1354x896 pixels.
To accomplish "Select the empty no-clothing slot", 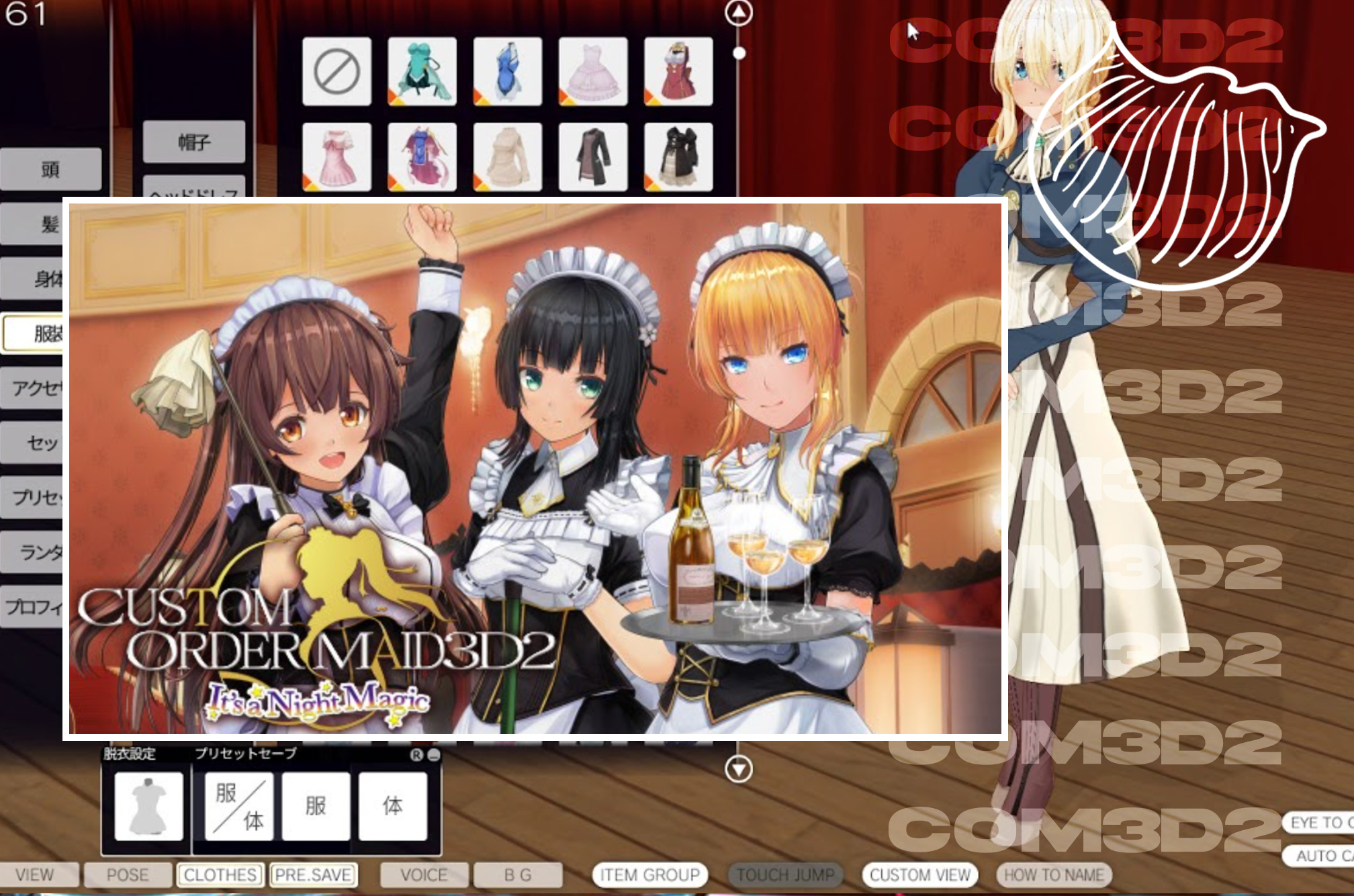I will point(336,71).
